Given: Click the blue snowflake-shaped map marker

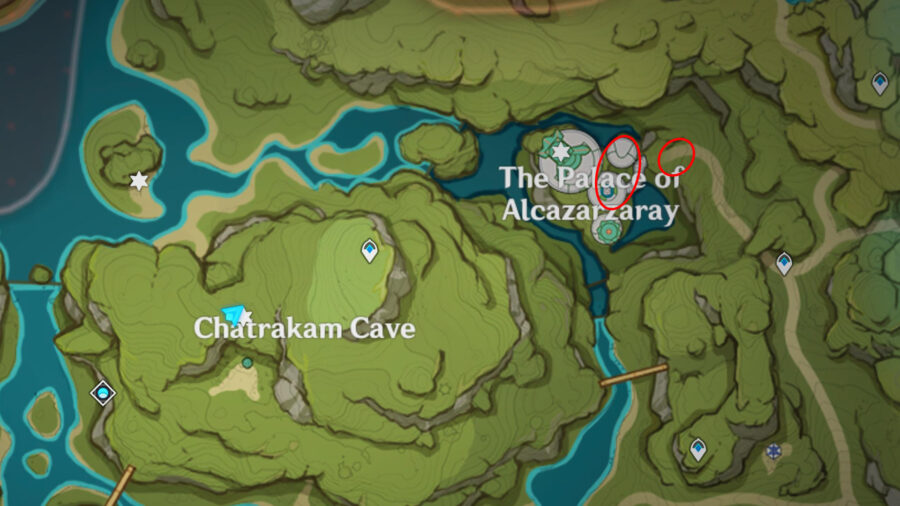Looking at the screenshot, I should click(x=773, y=451).
